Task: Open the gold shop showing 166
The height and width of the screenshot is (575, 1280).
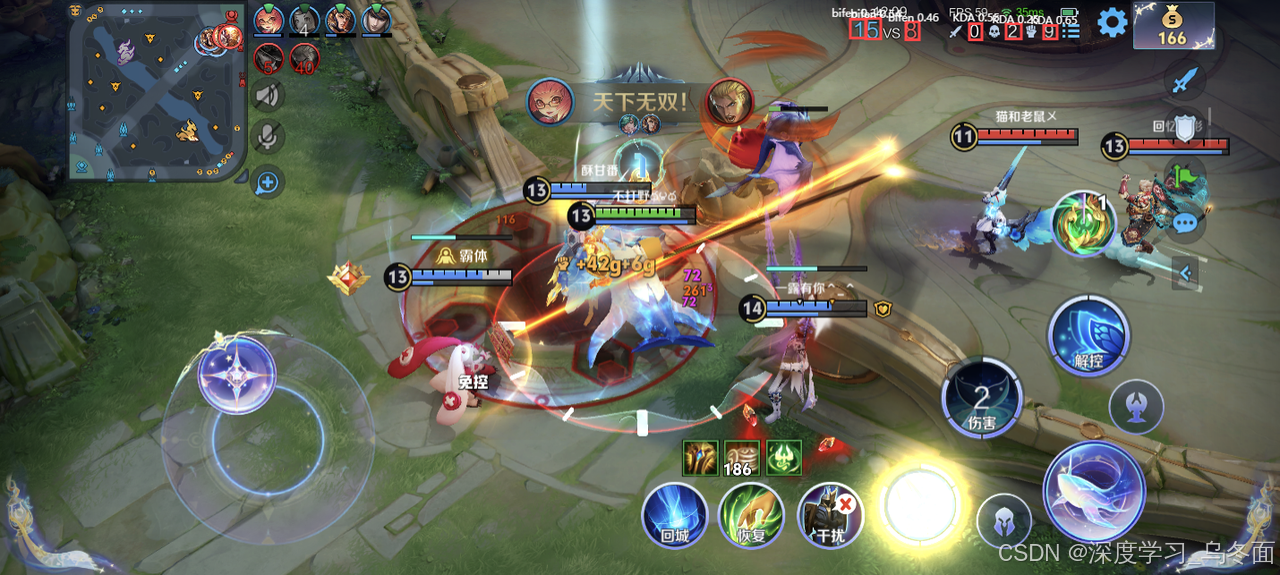Action: click(x=1173, y=25)
